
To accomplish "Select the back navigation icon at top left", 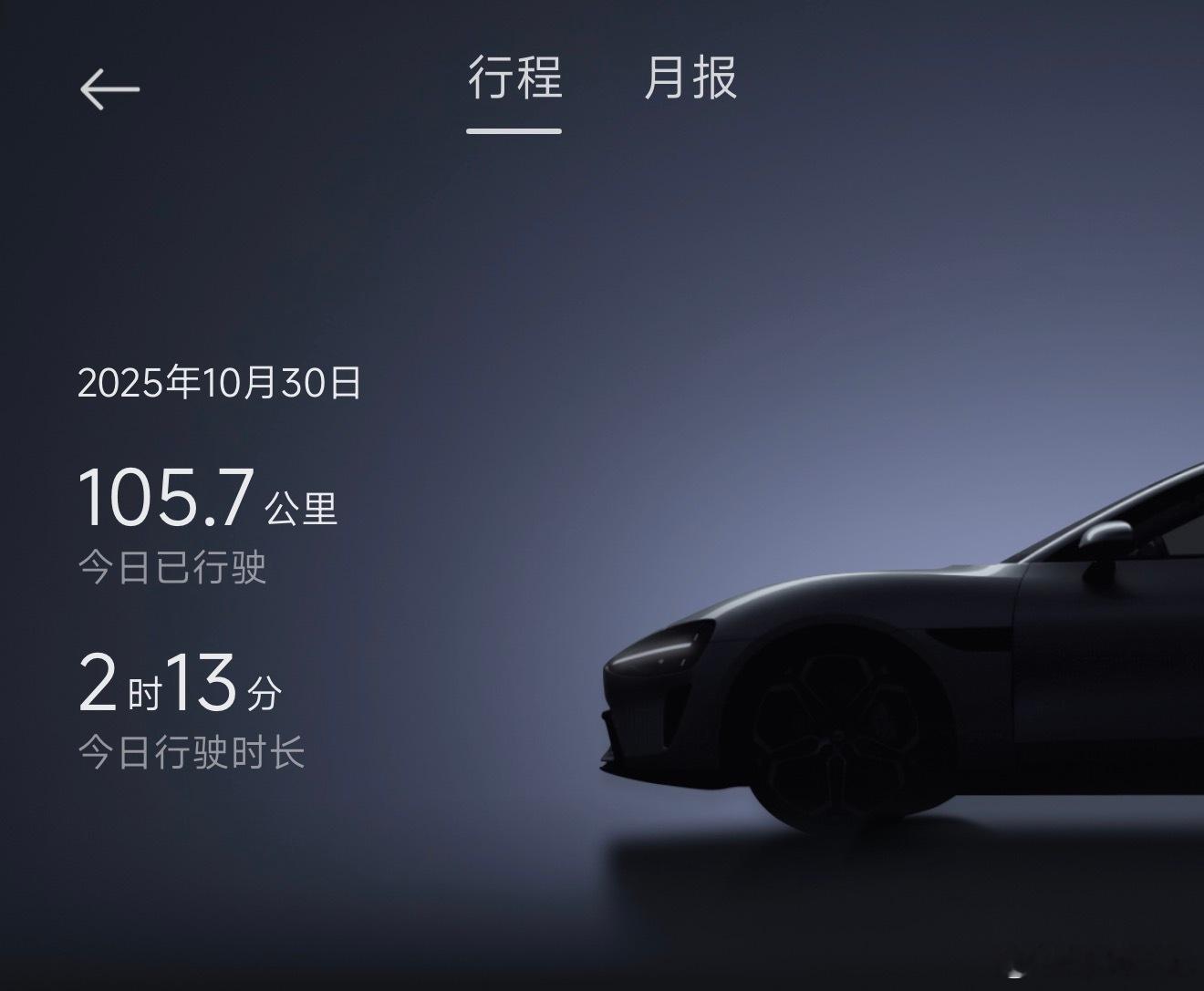I will pyautogui.click(x=109, y=87).
